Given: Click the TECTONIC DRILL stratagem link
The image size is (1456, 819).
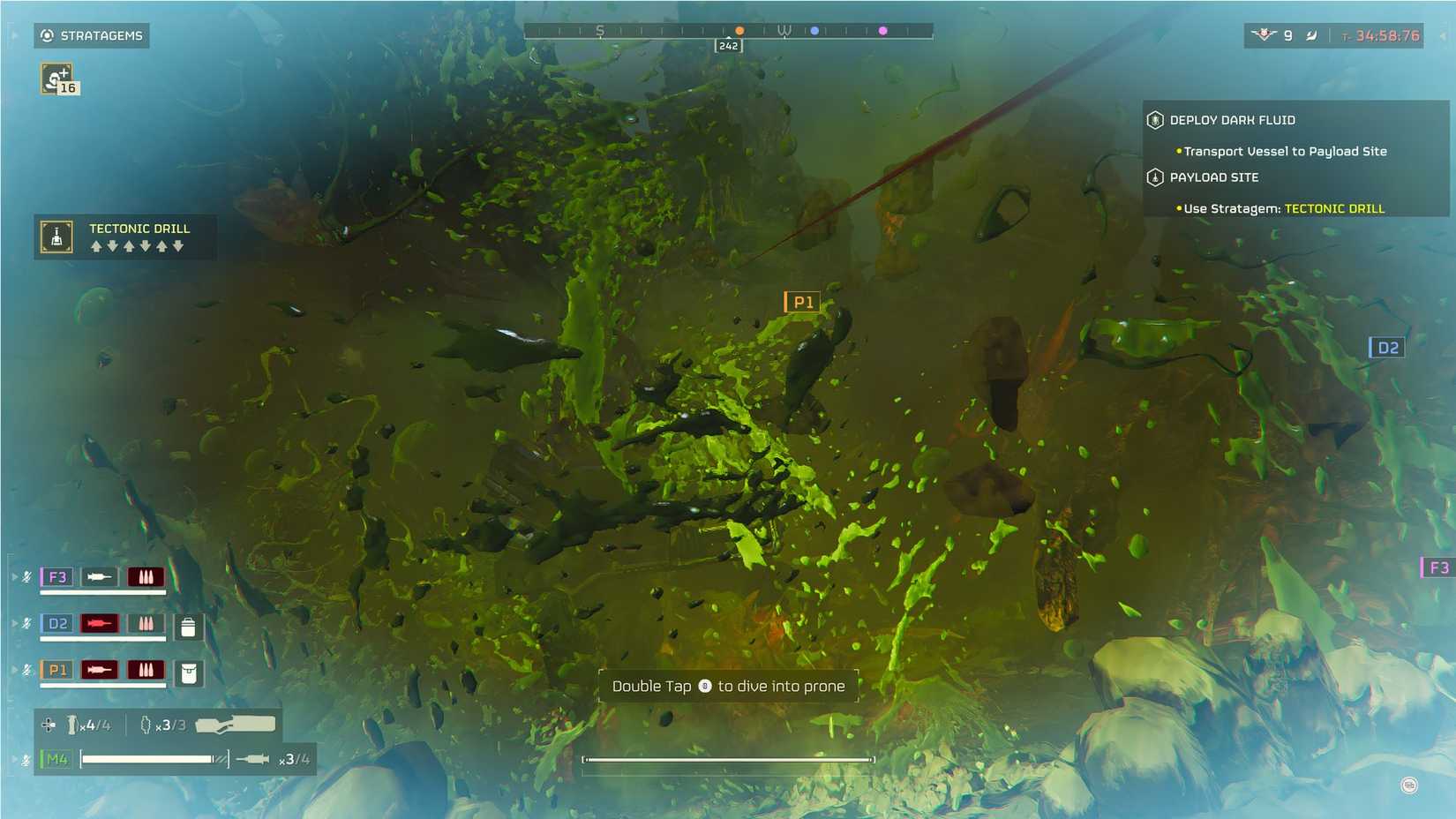Looking at the screenshot, I should click(1333, 208).
